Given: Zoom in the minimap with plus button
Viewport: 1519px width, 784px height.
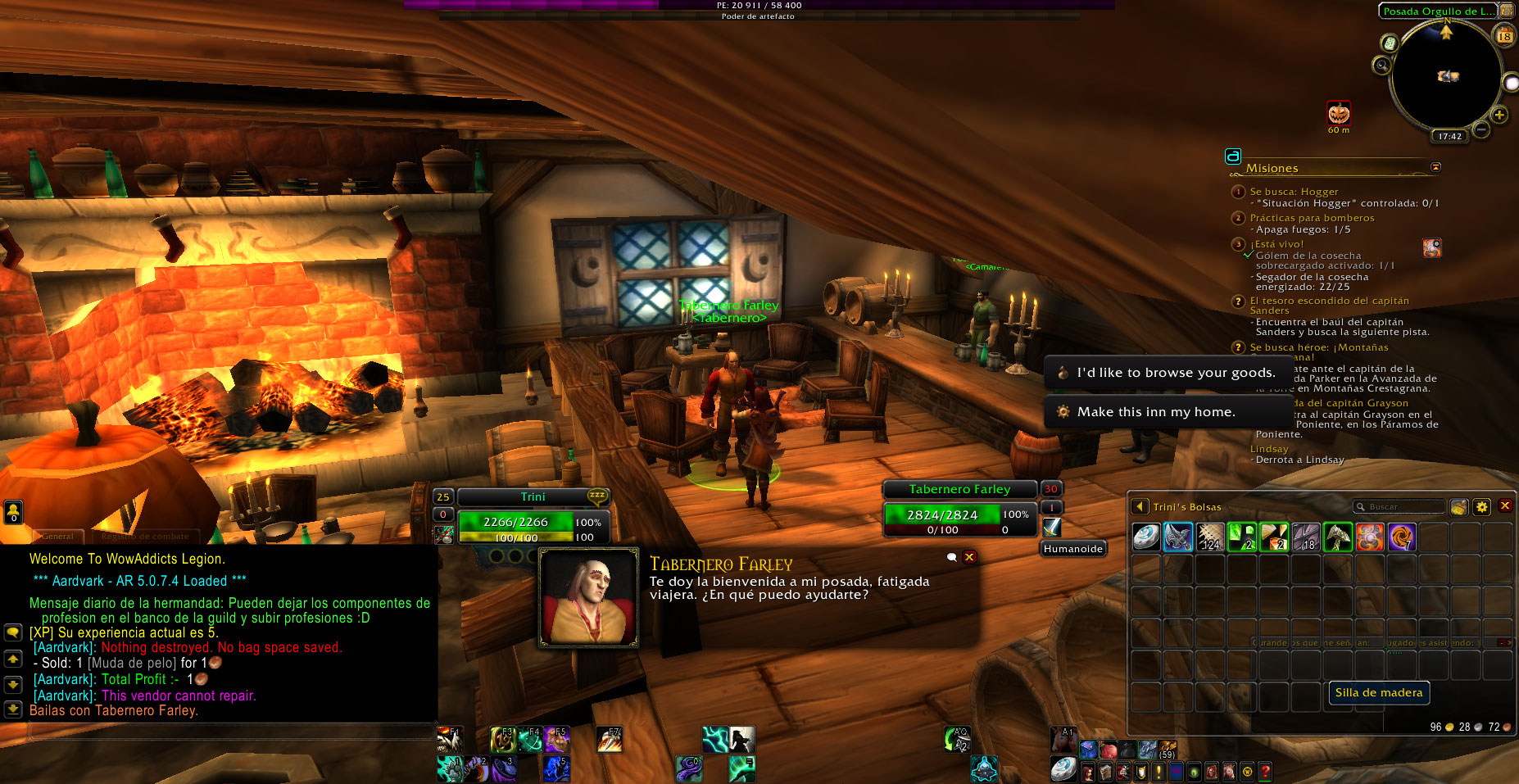Looking at the screenshot, I should pyautogui.click(x=1499, y=116).
